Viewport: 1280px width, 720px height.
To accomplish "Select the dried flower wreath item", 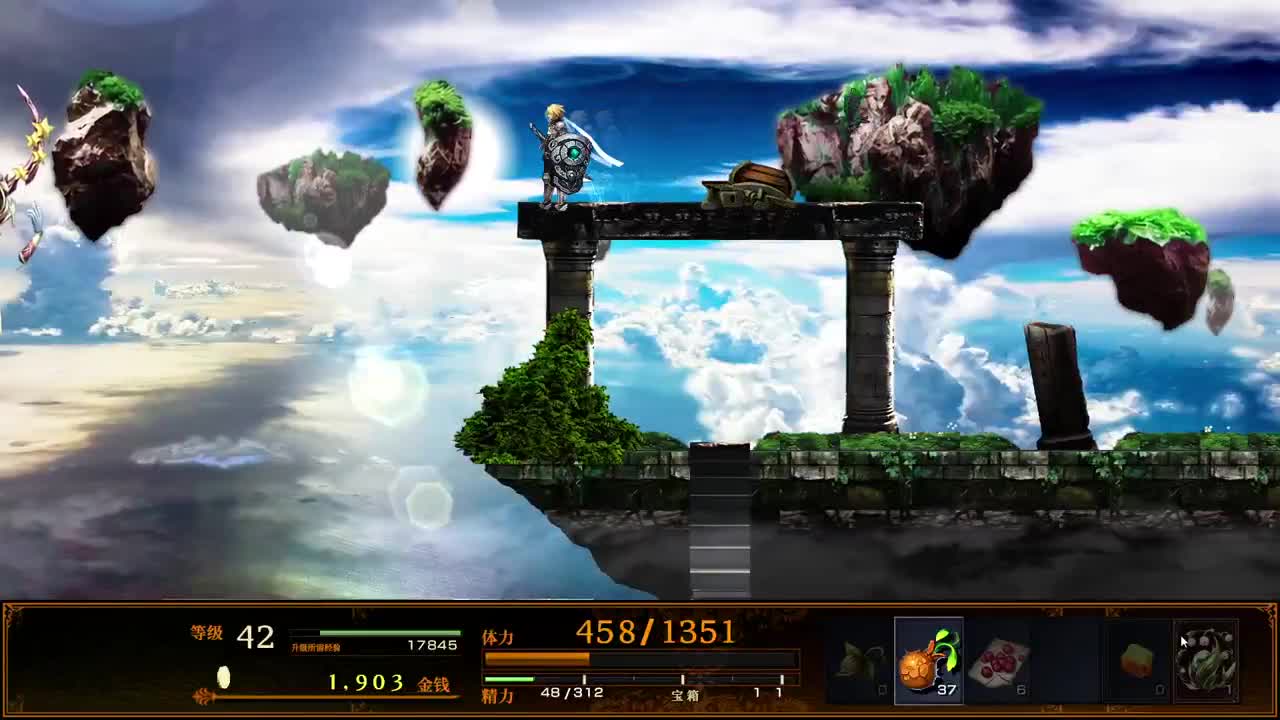I will click(1205, 660).
